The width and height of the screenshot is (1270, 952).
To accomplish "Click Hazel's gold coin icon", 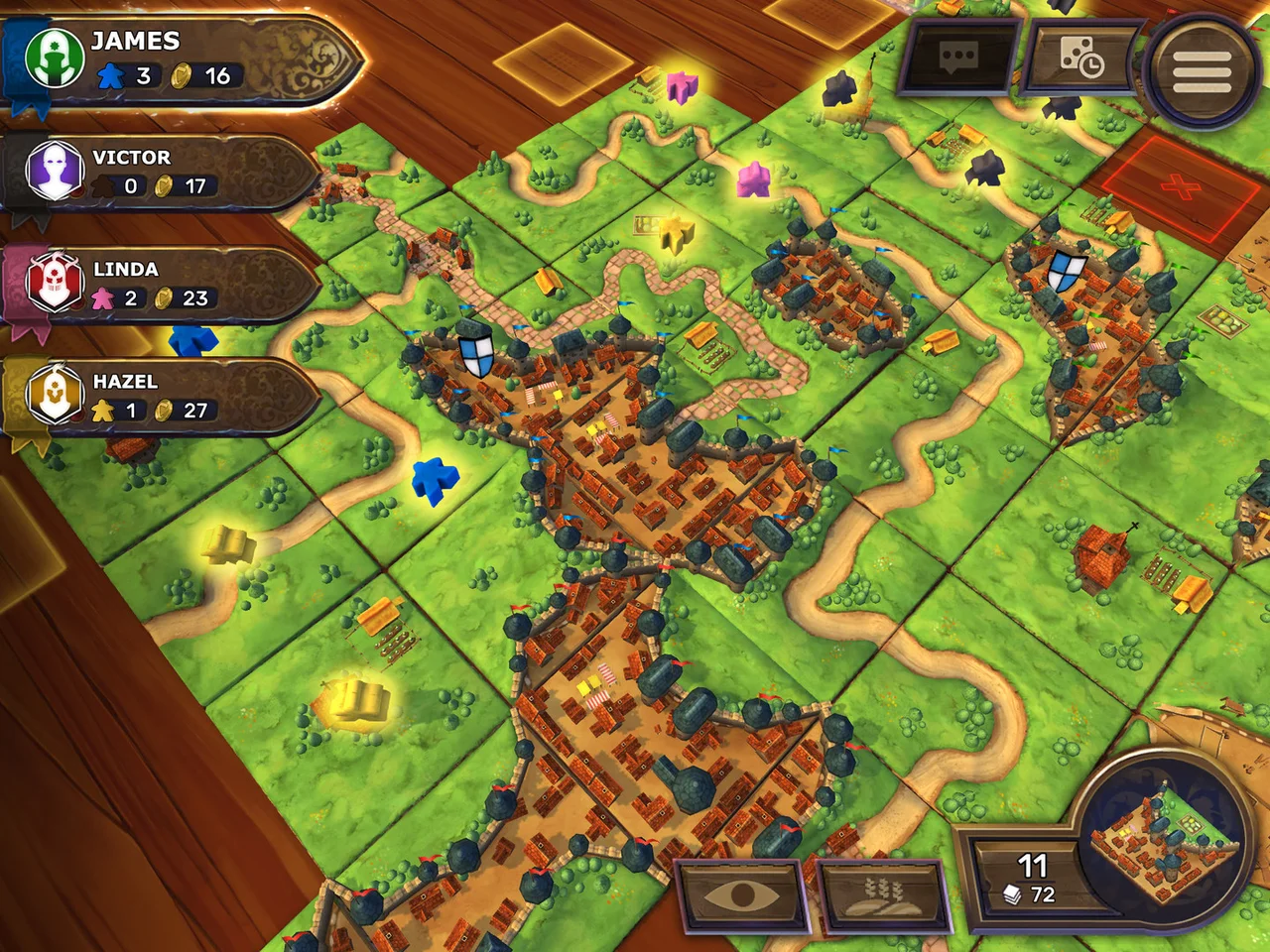I will [165, 411].
